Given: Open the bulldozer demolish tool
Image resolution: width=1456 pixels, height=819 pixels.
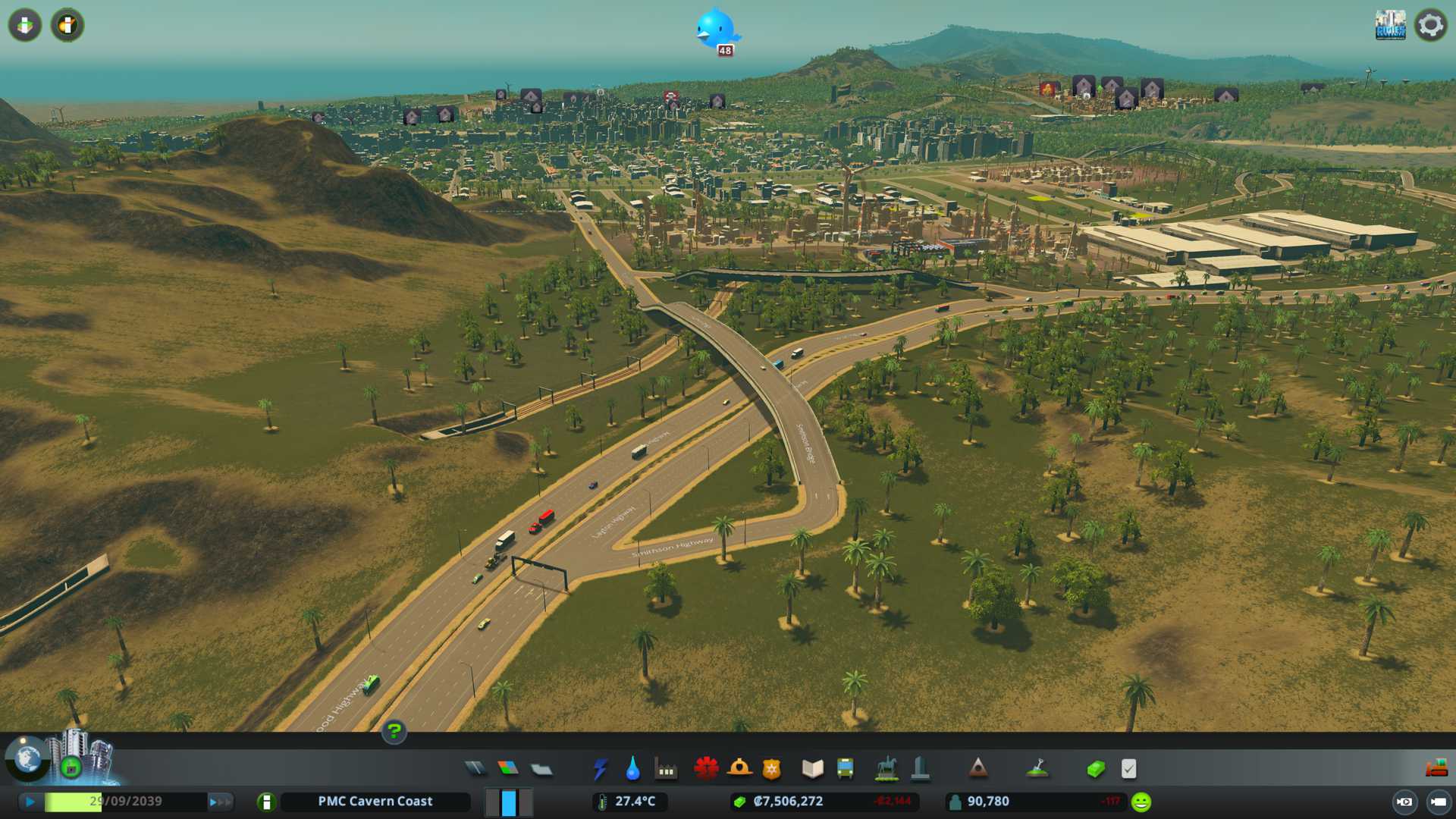Looking at the screenshot, I should tap(1436, 769).
